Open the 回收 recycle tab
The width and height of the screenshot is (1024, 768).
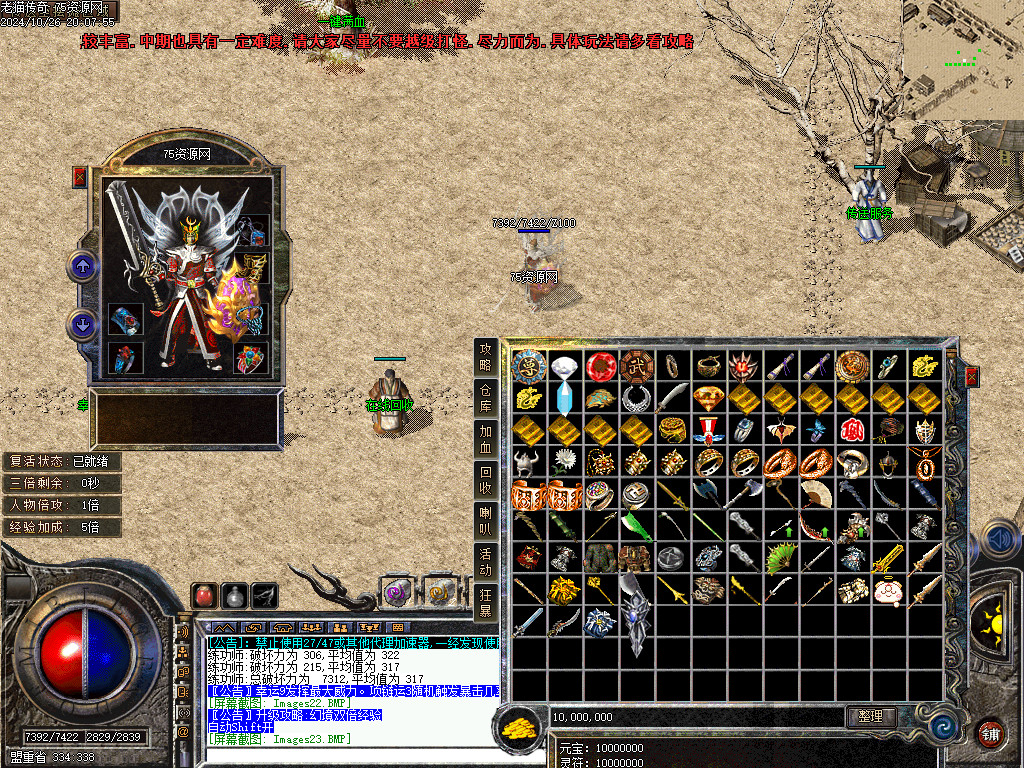click(486, 481)
